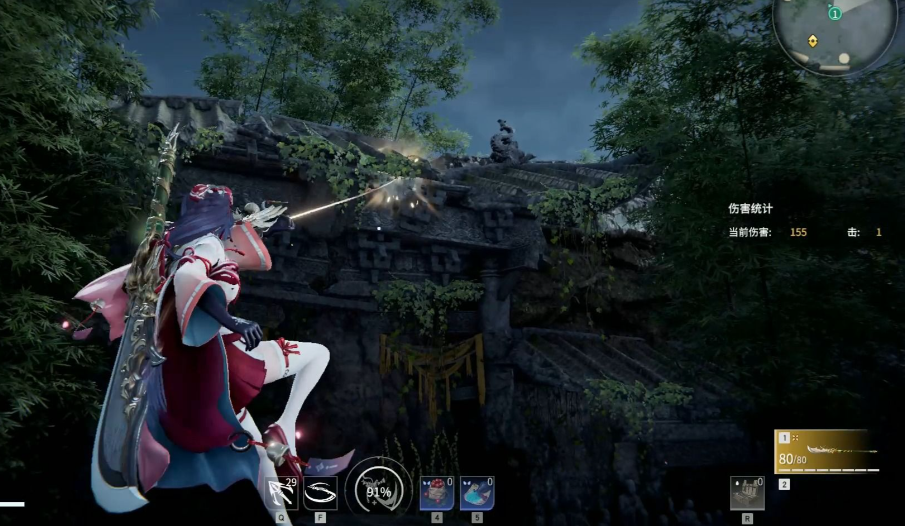Trigger the slash skill icon
Screen dimensions: 905x526
(x=320, y=493)
